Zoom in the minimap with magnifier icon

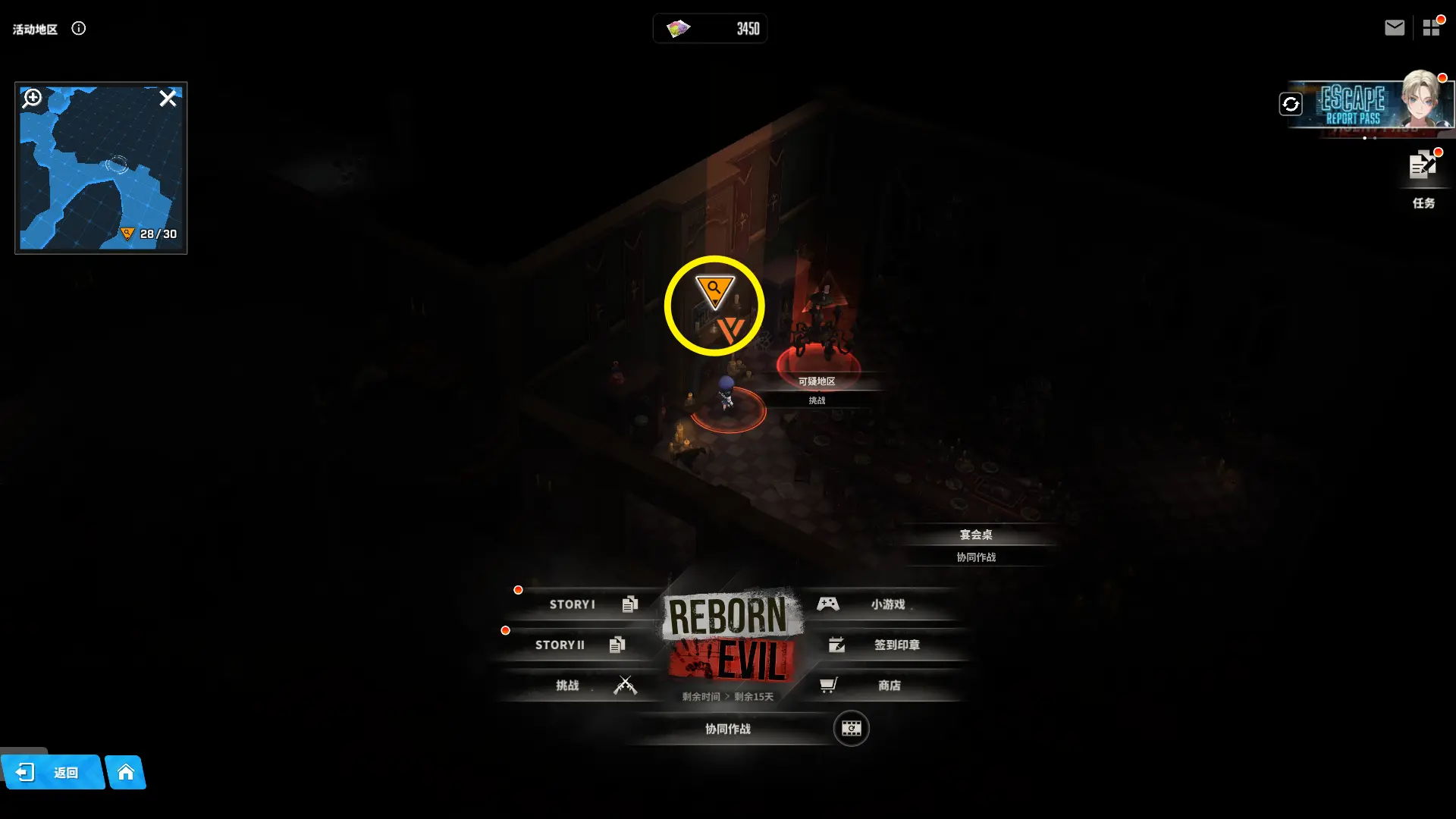(32, 99)
